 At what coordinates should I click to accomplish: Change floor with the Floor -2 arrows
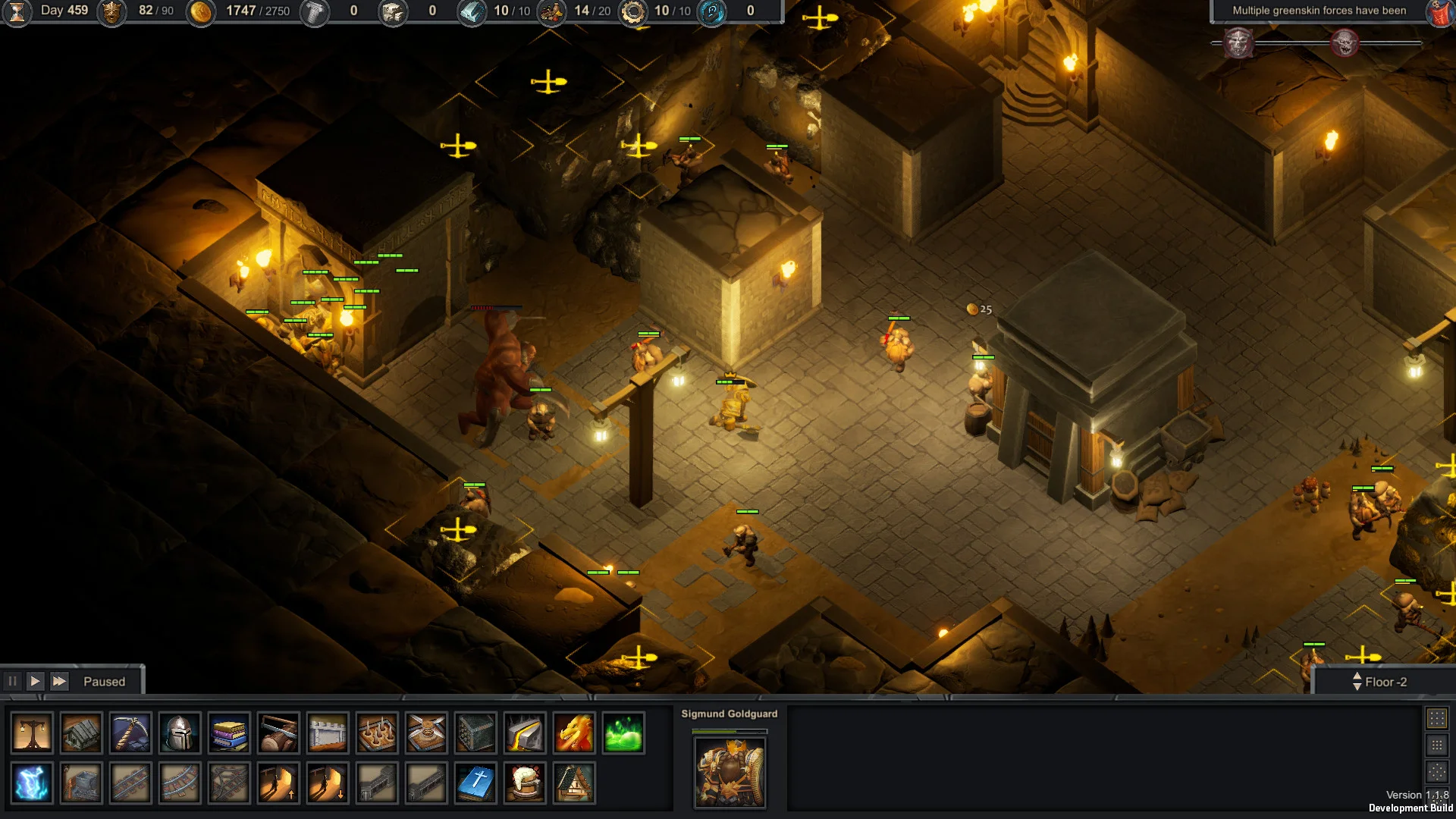[1357, 681]
